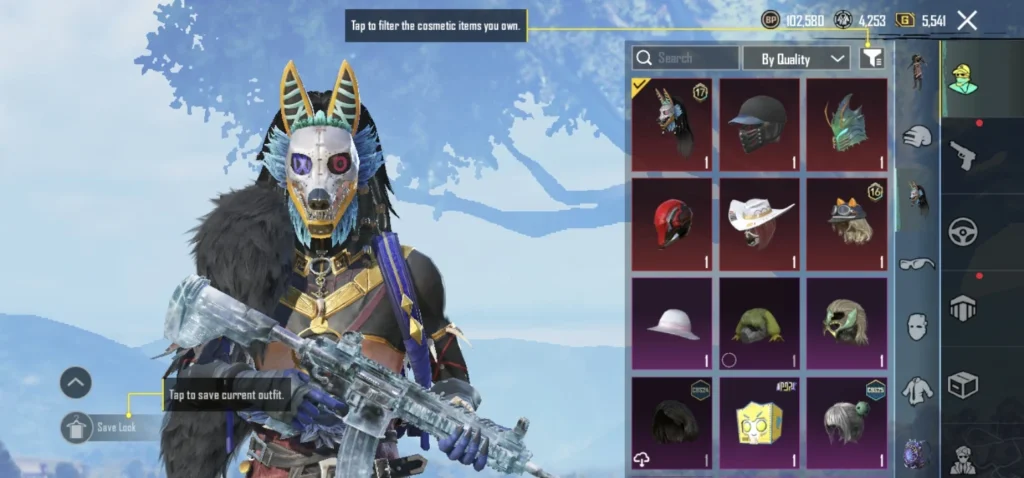The height and width of the screenshot is (478, 1024).
Task: Select the green horned dragon helmet
Action: [x=847, y=125]
